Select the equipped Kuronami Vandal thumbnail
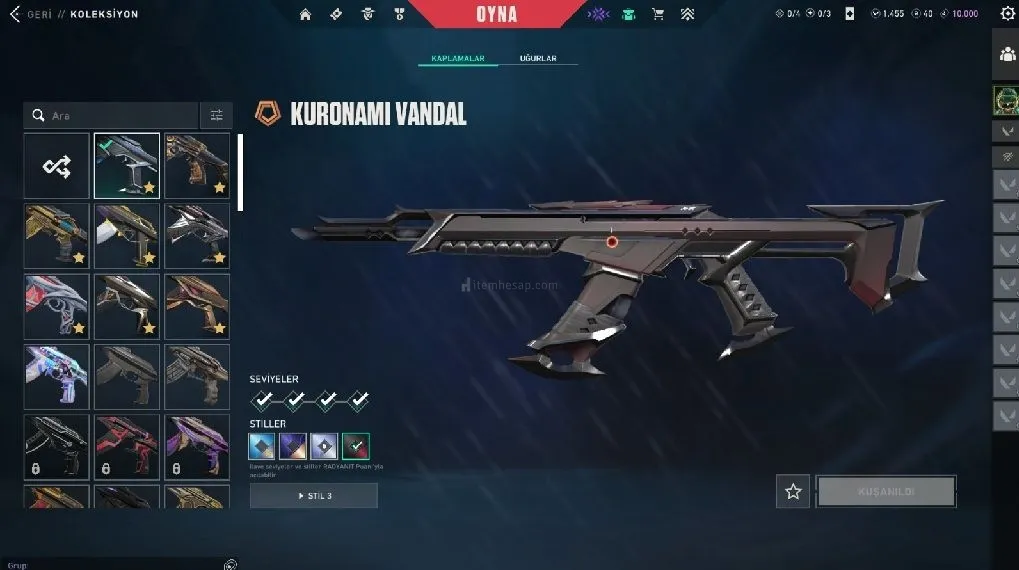1019x570 pixels. point(127,166)
